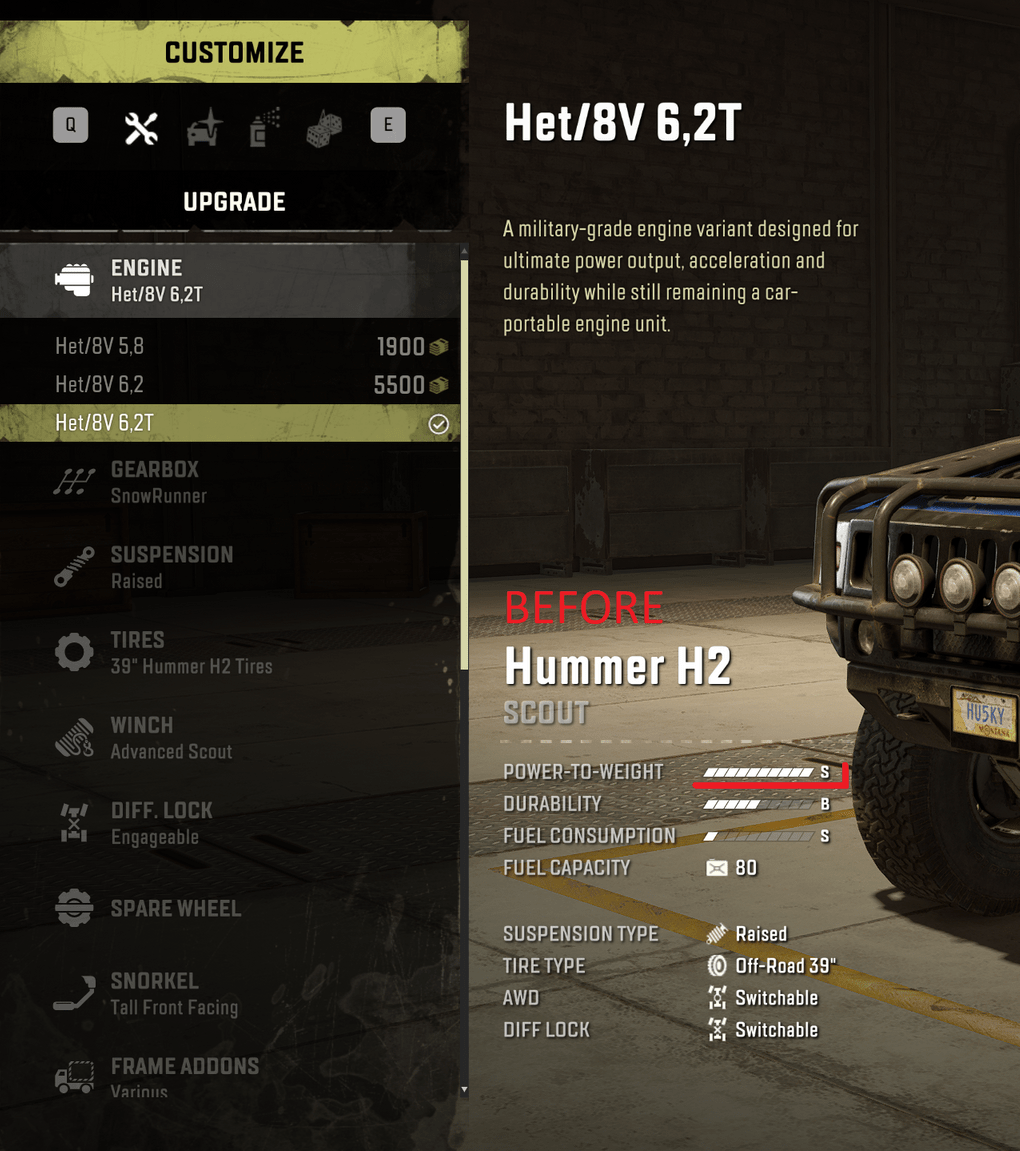Switch to the wrench upgrade tab
Image resolution: width=1020 pixels, height=1151 pixels.
141,127
